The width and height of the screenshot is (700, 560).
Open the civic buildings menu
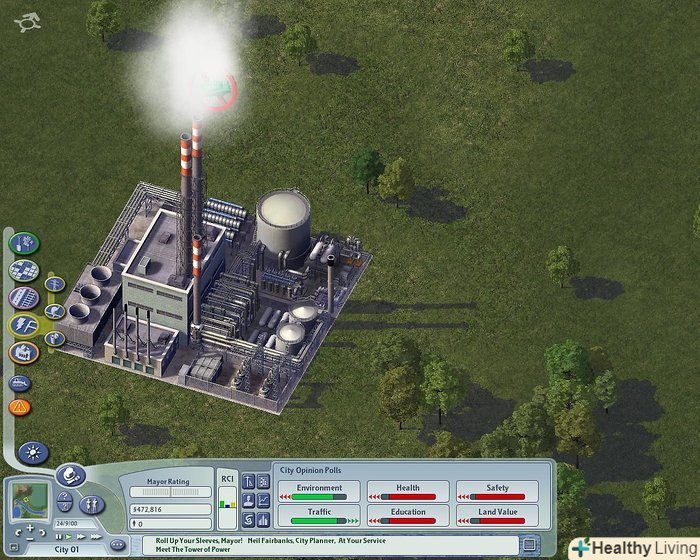24,352
